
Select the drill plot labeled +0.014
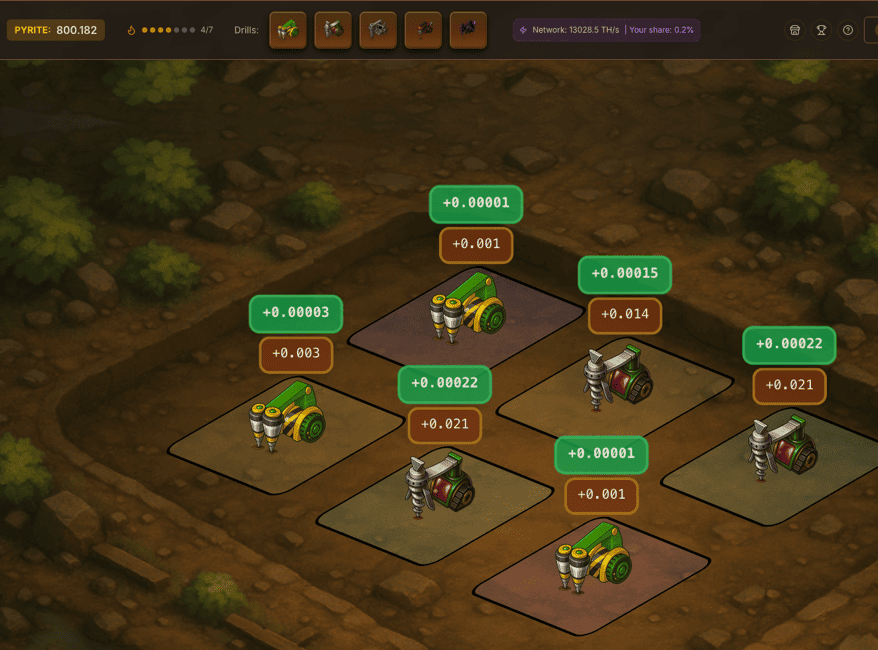tap(617, 385)
